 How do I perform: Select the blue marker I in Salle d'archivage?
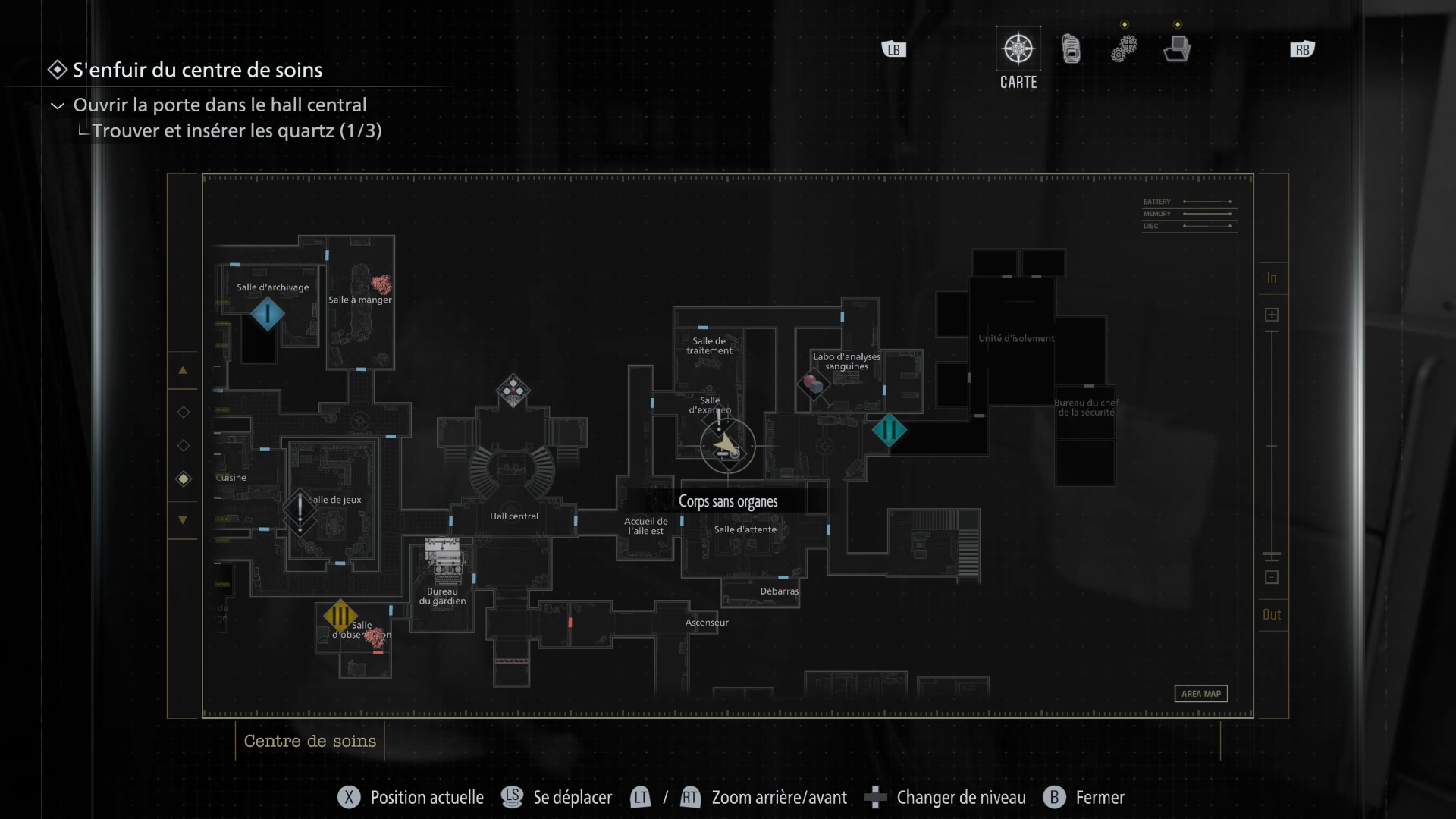(267, 314)
